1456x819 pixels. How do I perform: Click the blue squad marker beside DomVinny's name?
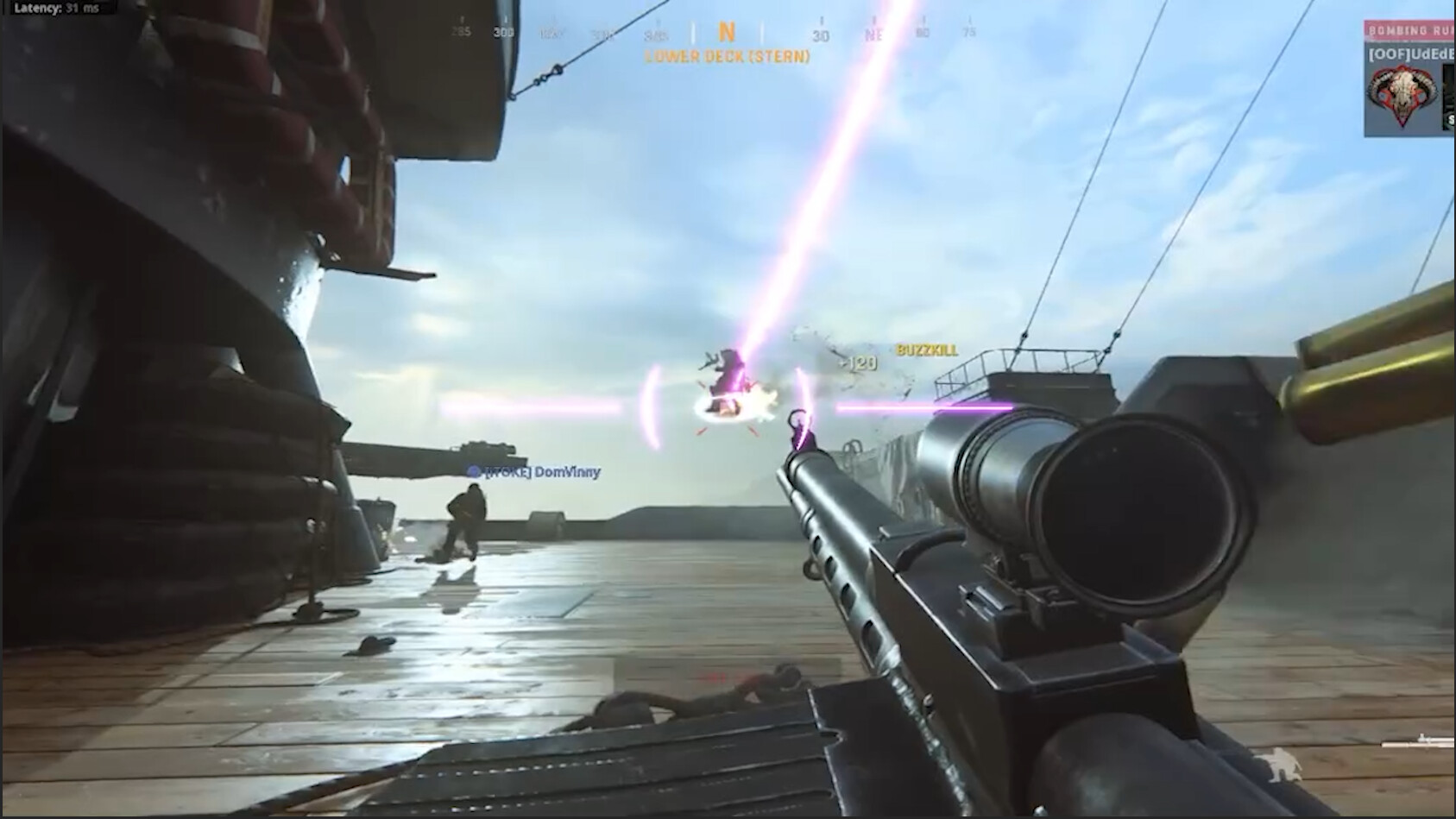473,471
